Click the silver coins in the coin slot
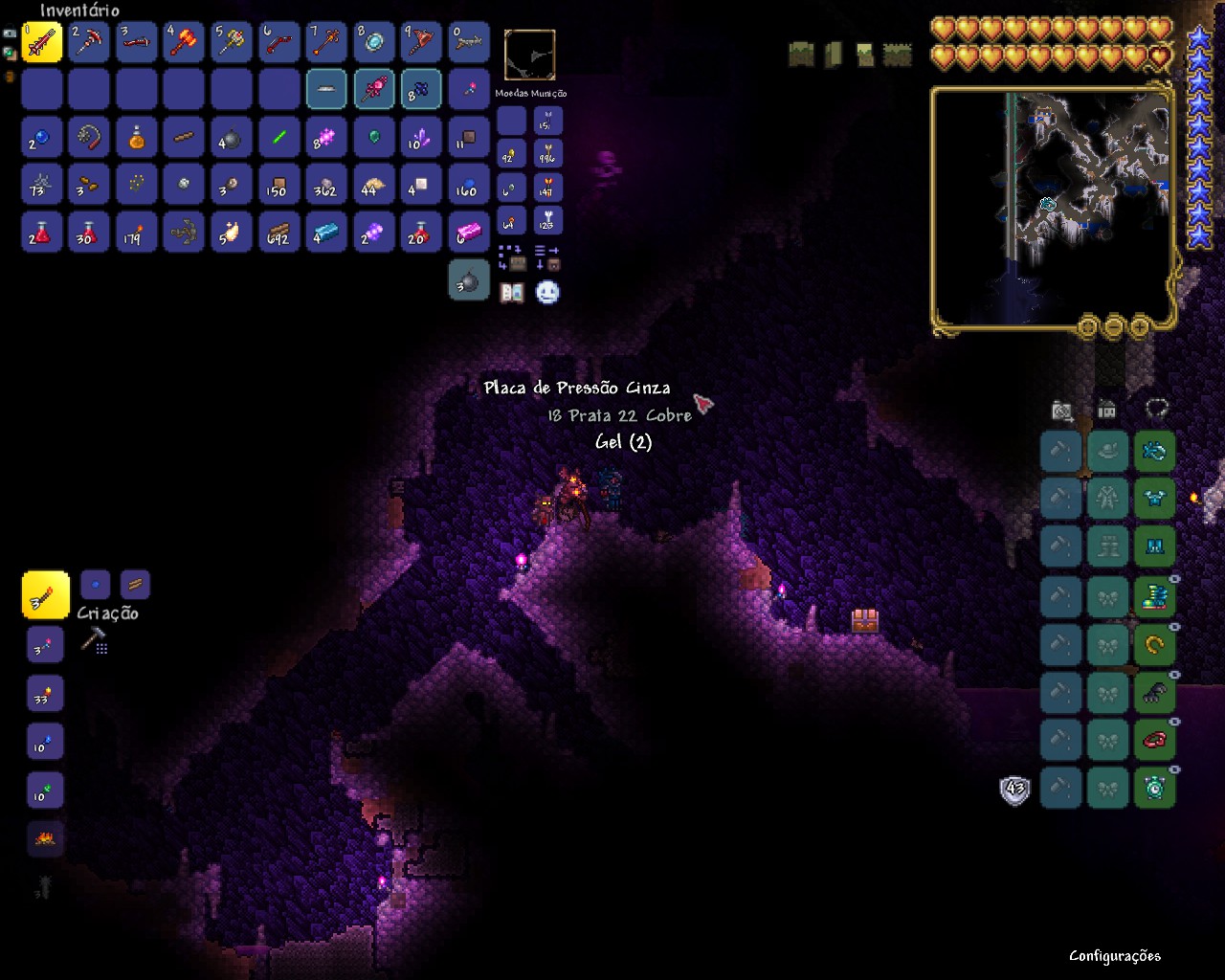Image resolution: width=1225 pixels, height=980 pixels. (x=510, y=187)
